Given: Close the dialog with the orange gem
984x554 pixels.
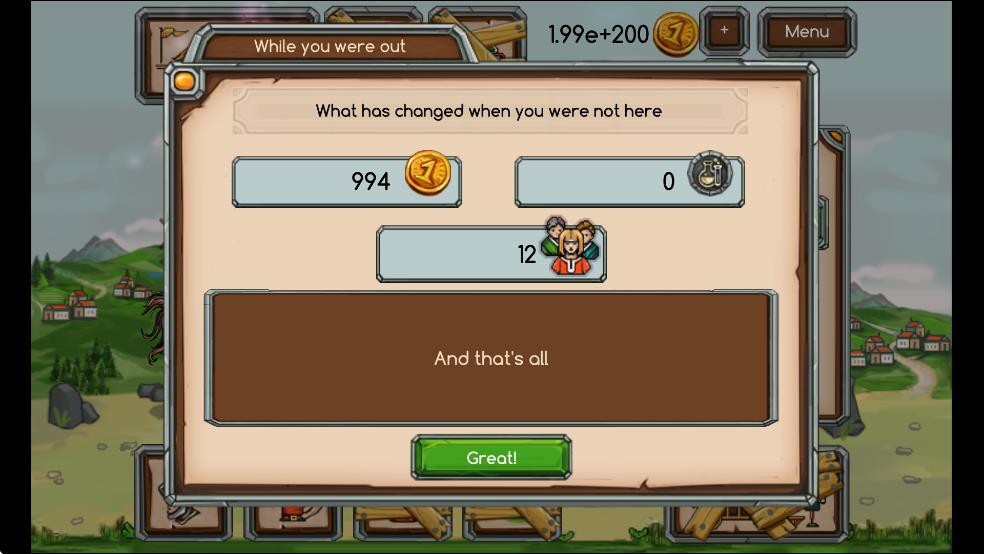Looking at the screenshot, I should [x=184, y=81].
